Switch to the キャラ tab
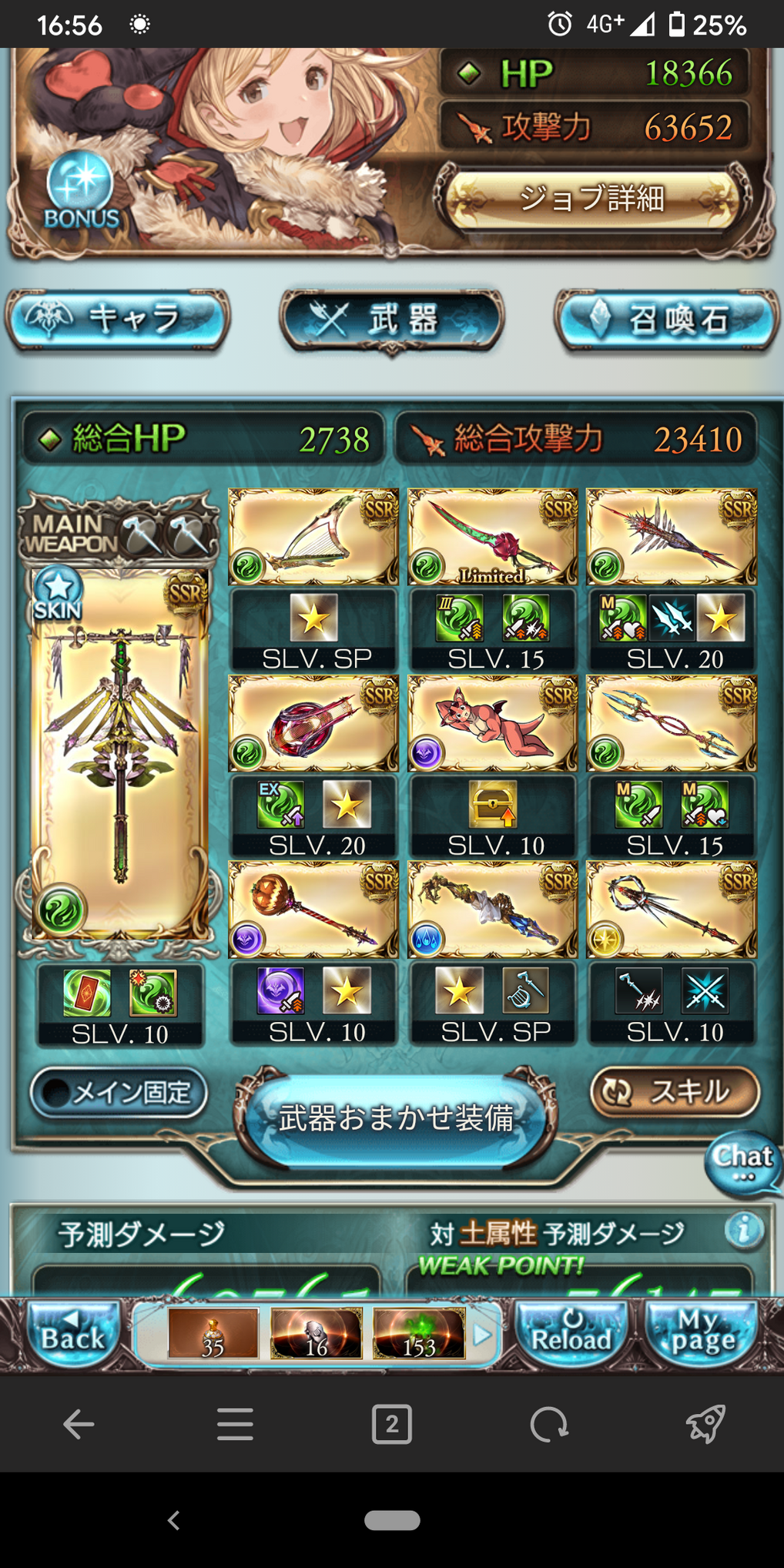The width and height of the screenshot is (784, 1568). coord(118,319)
